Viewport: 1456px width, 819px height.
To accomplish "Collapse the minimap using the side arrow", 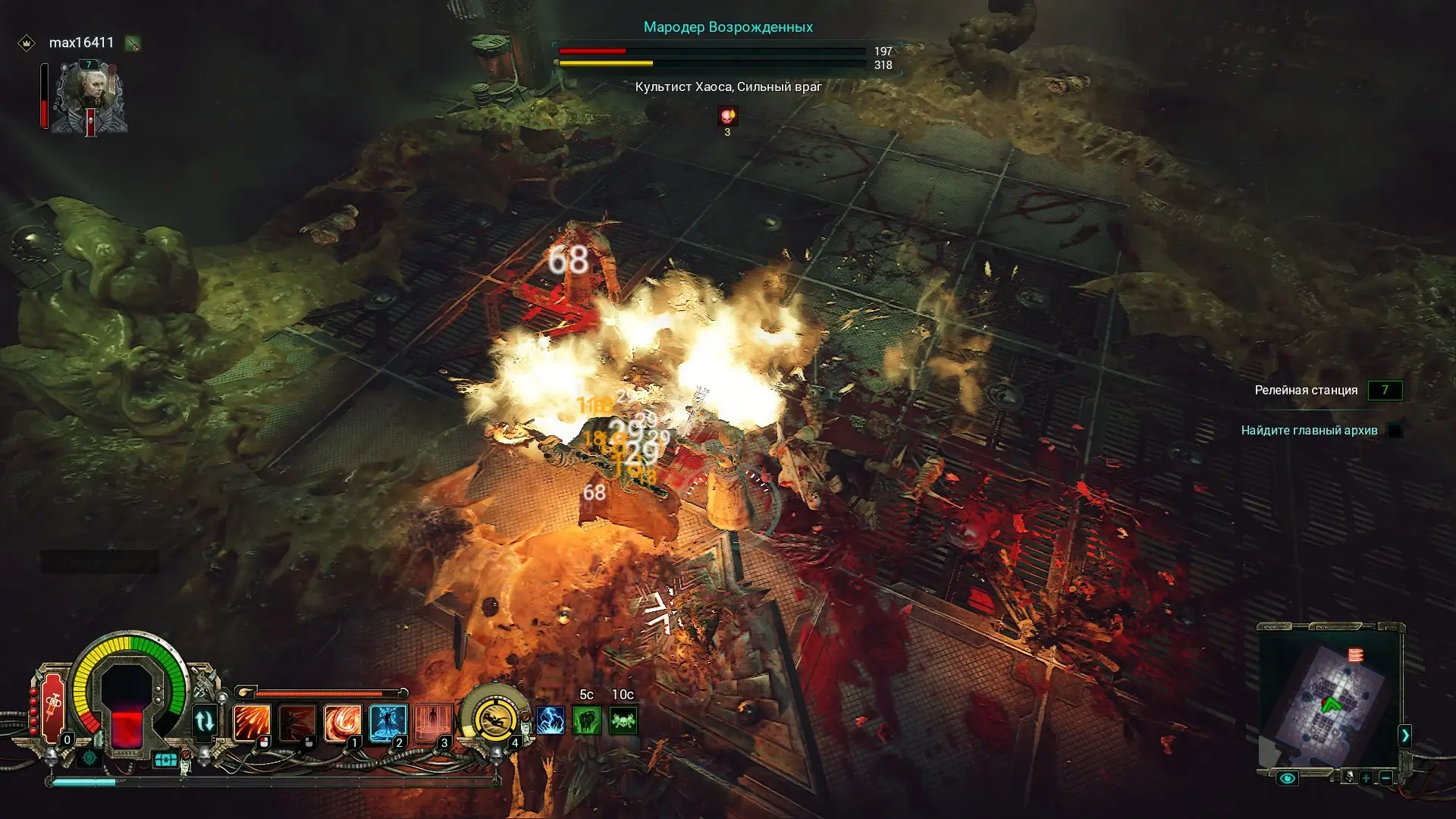I will point(1404,735).
